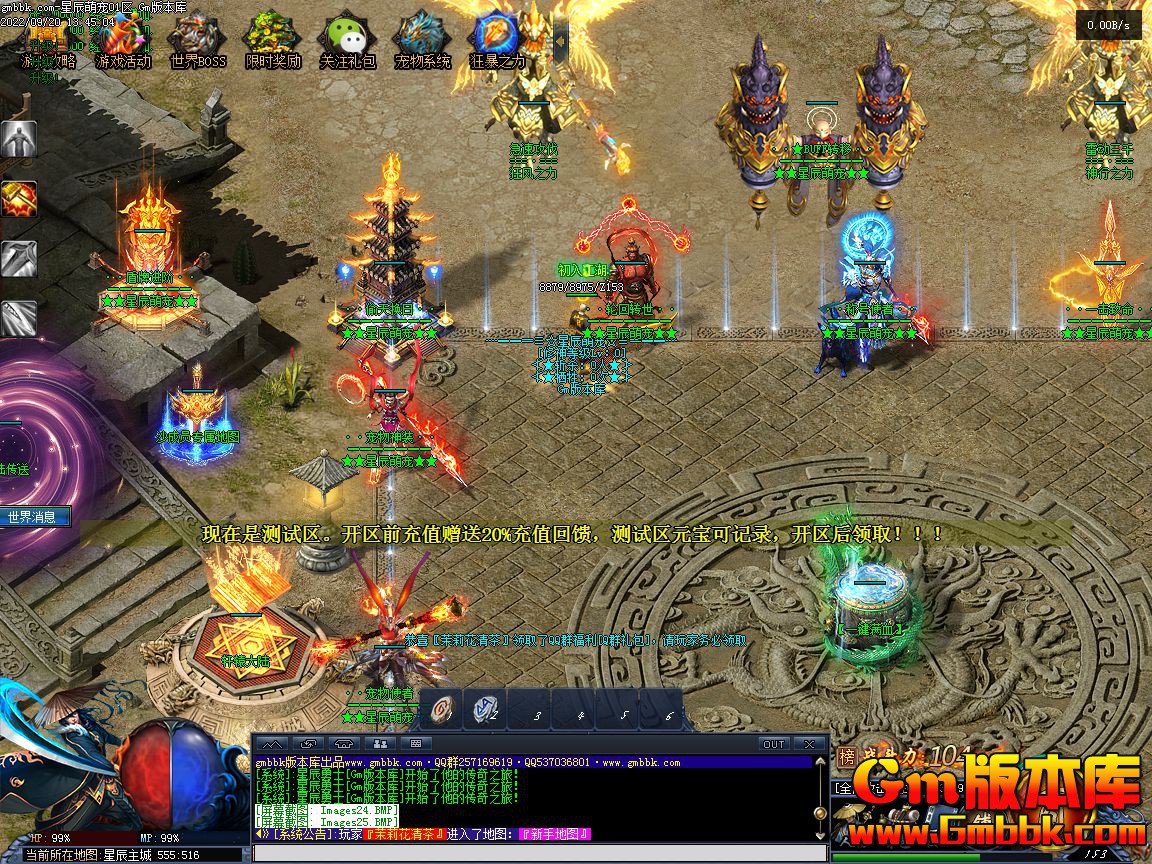1152x864 pixels.
Task: Use the item in hotbar slot 1
Action: click(x=441, y=709)
